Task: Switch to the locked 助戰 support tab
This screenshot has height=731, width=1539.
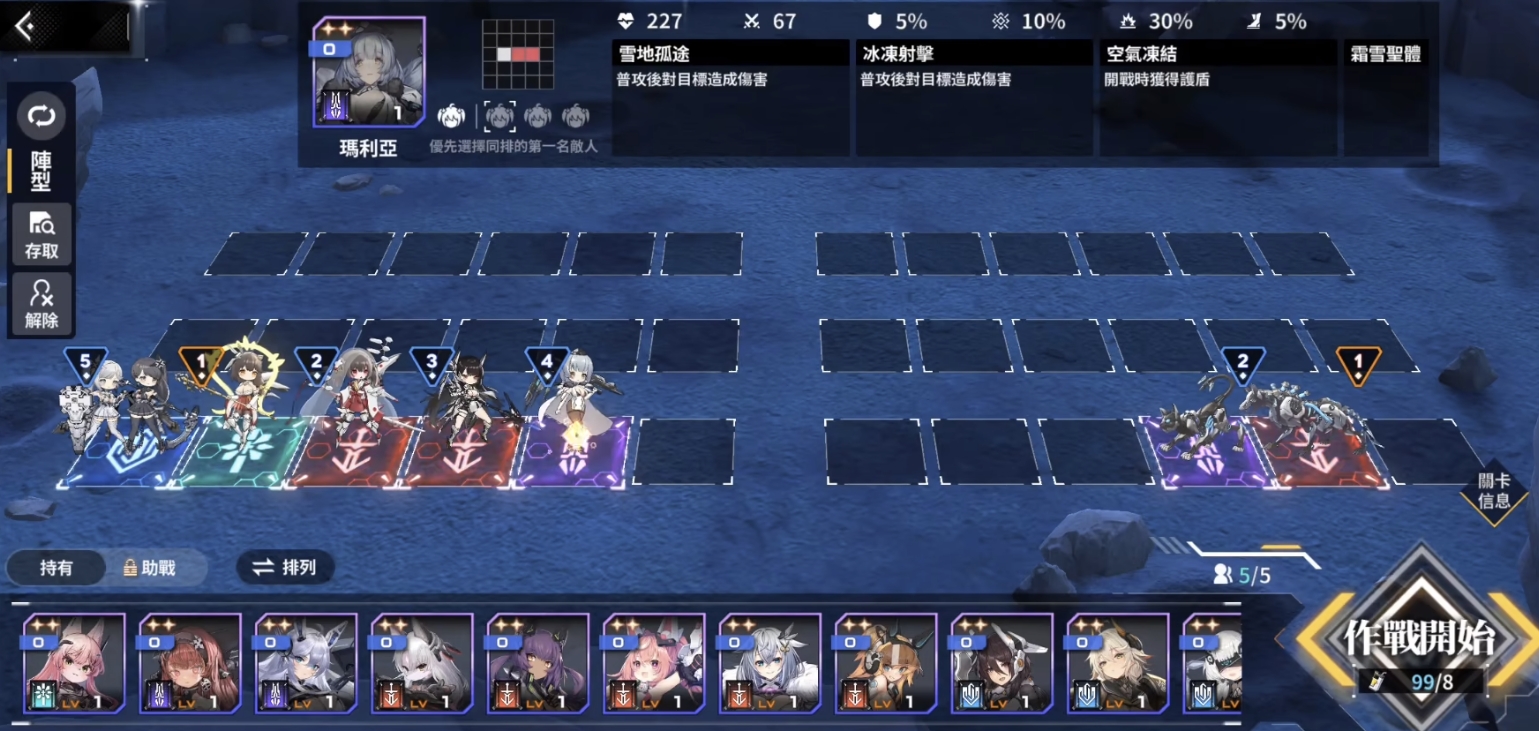Action: pyautogui.click(x=150, y=568)
